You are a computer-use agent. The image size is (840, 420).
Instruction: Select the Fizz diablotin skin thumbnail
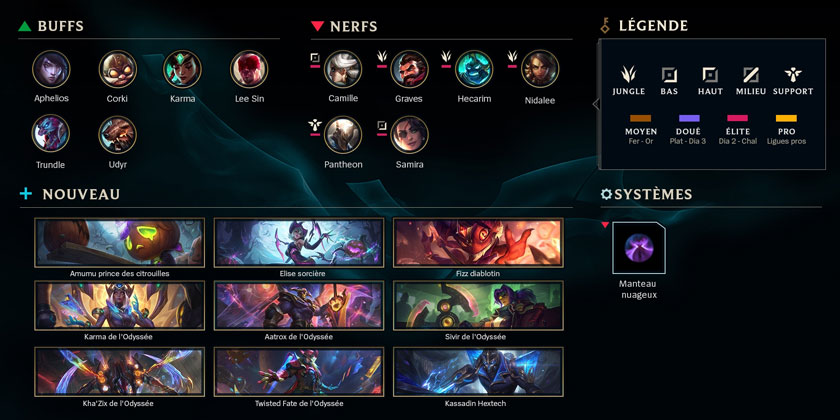[478, 244]
